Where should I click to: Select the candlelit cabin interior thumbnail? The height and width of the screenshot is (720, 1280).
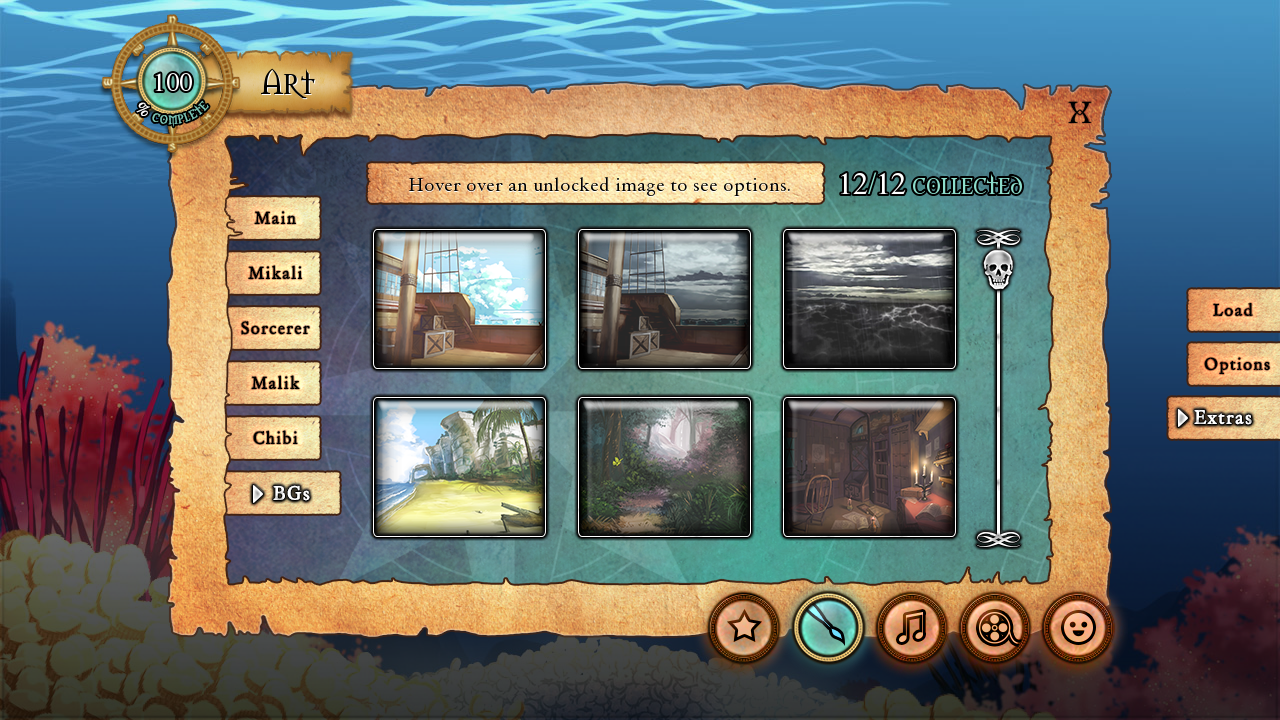[x=869, y=467]
